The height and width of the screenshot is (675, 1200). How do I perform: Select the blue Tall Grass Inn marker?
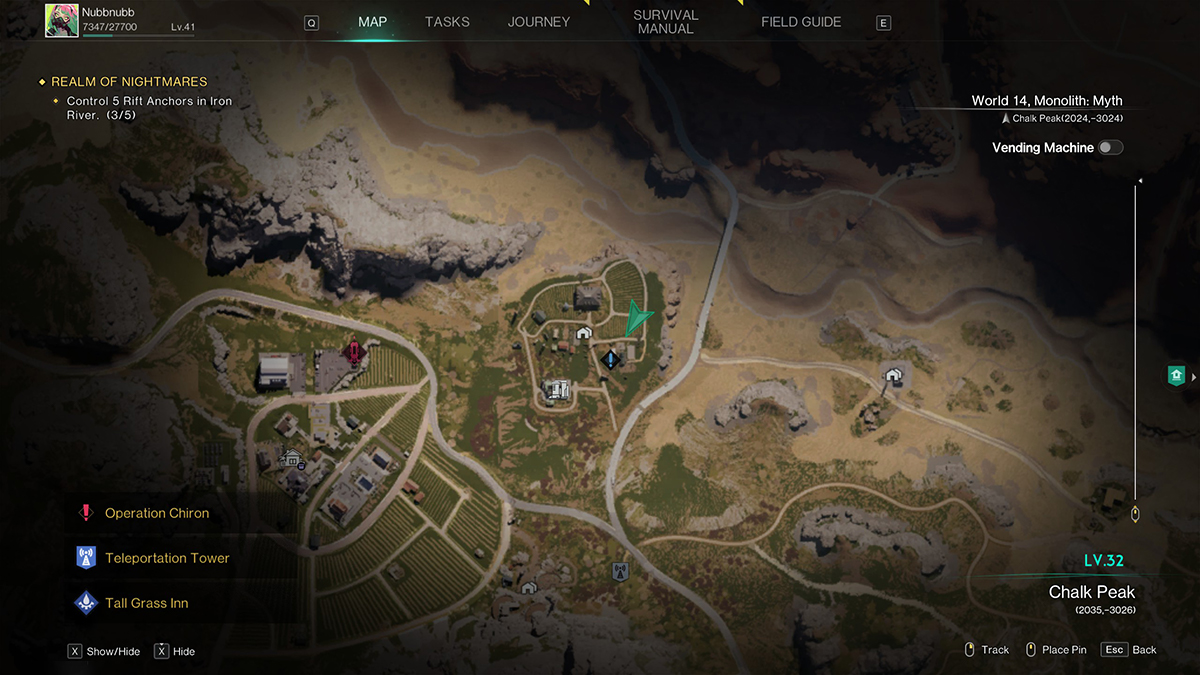(x=609, y=358)
